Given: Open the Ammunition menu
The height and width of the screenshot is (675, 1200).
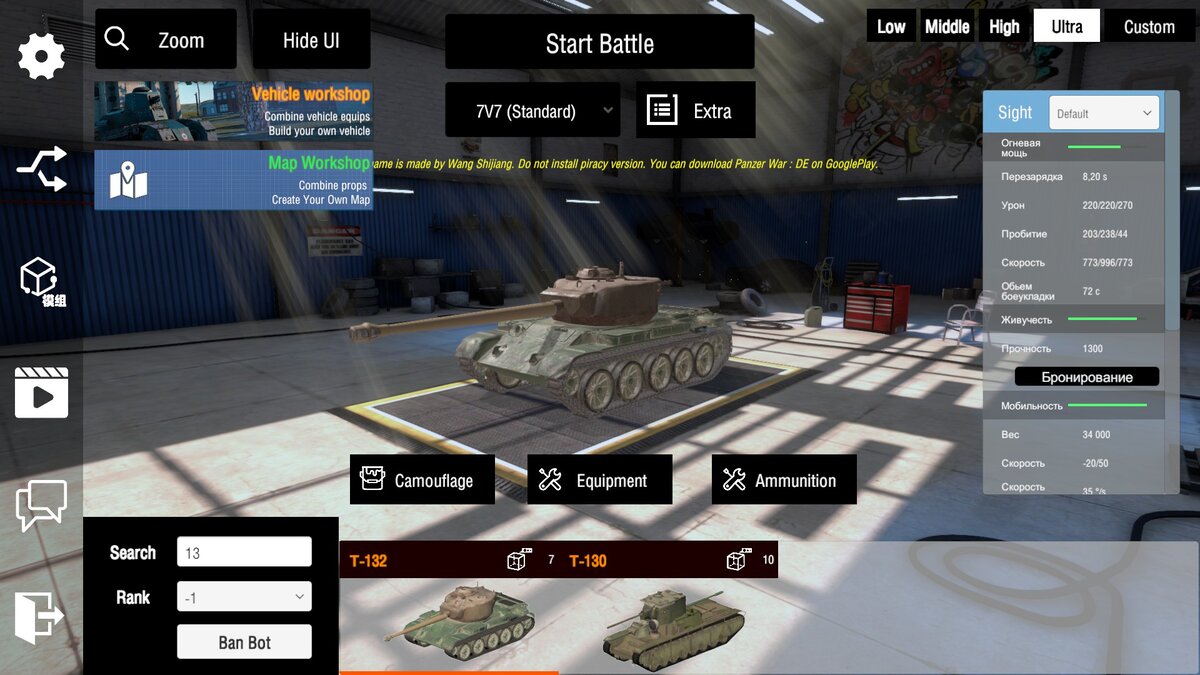Looking at the screenshot, I should [x=784, y=480].
